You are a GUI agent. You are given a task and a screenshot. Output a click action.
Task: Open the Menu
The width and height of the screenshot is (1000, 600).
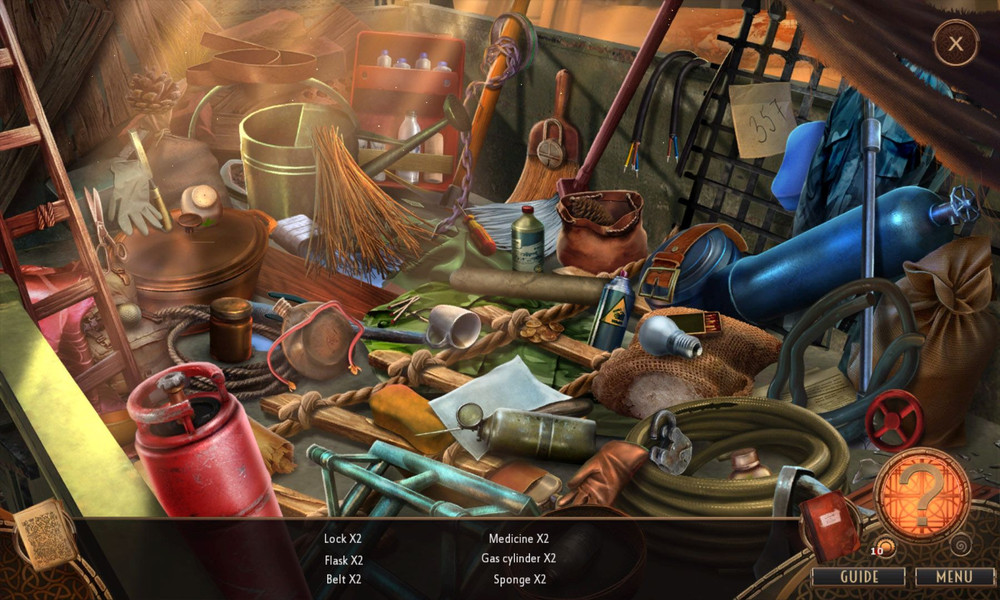coord(953,577)
